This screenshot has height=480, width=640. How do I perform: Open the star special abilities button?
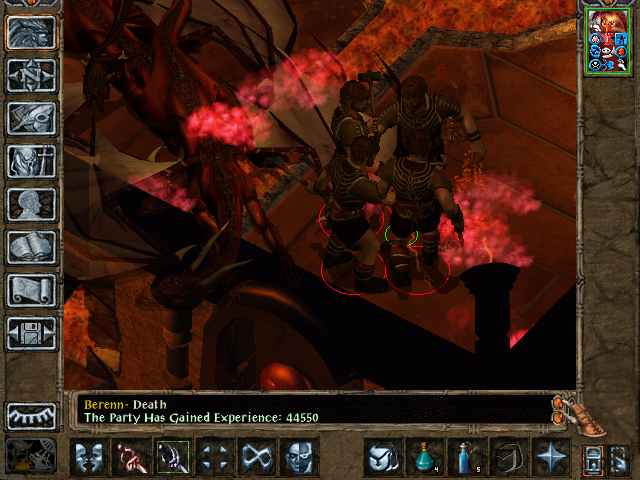pos(551,457)
